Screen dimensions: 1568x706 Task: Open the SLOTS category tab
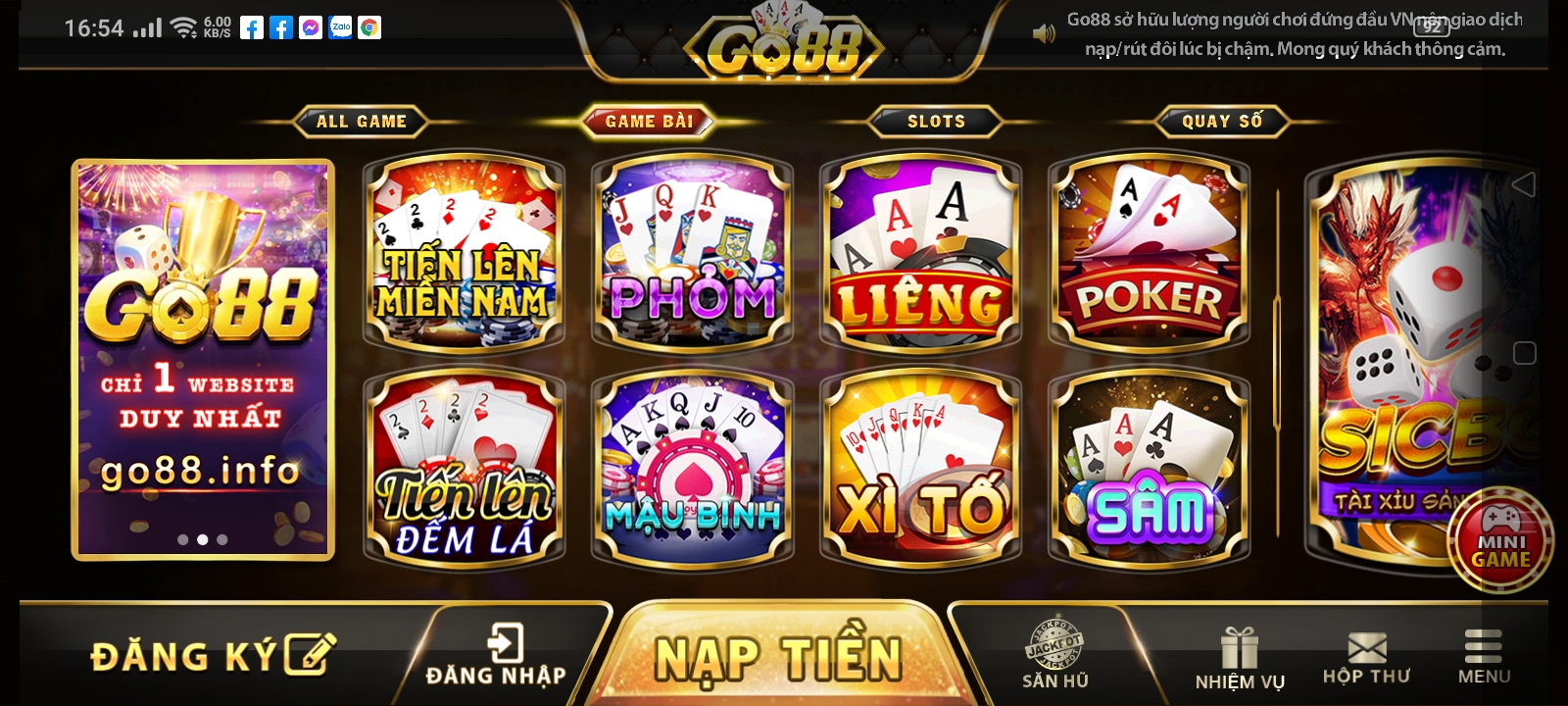pyautogui.click(x=936, y=122)
